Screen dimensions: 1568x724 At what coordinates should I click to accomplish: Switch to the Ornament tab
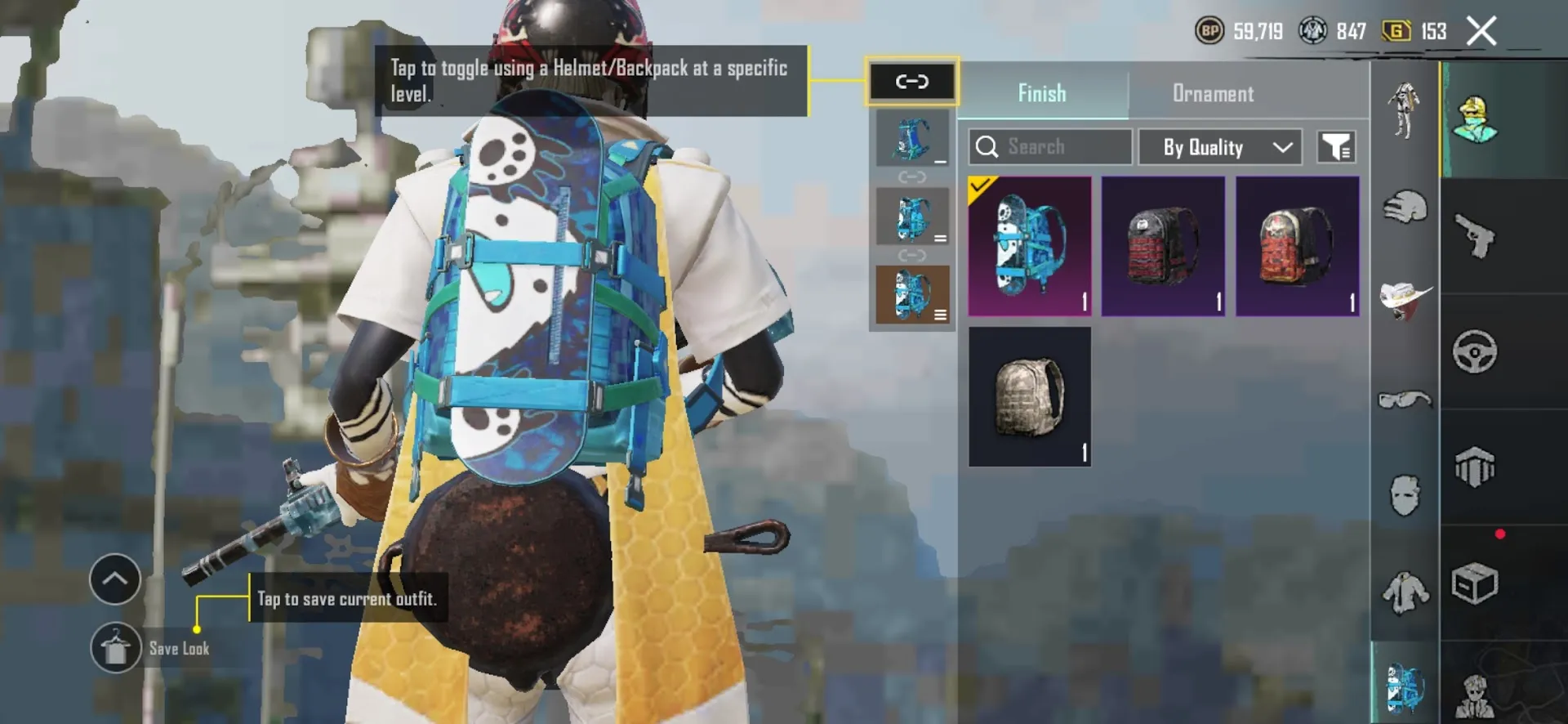[x=1212, y=93]
